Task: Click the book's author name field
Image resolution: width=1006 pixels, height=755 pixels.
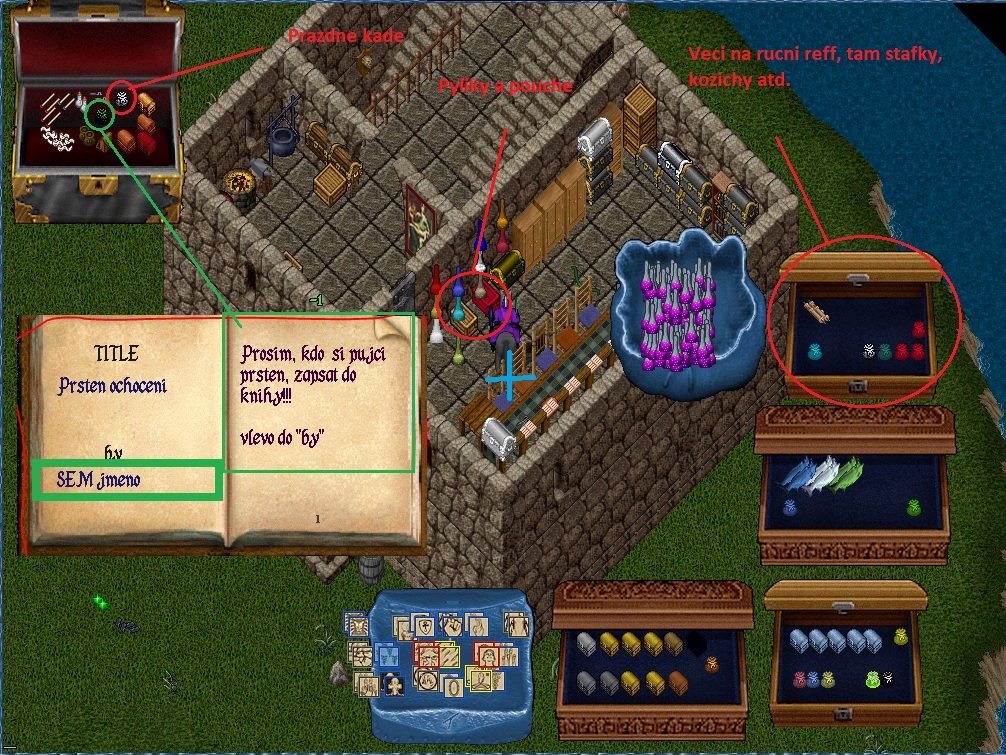Action: (x=125, y=480)
